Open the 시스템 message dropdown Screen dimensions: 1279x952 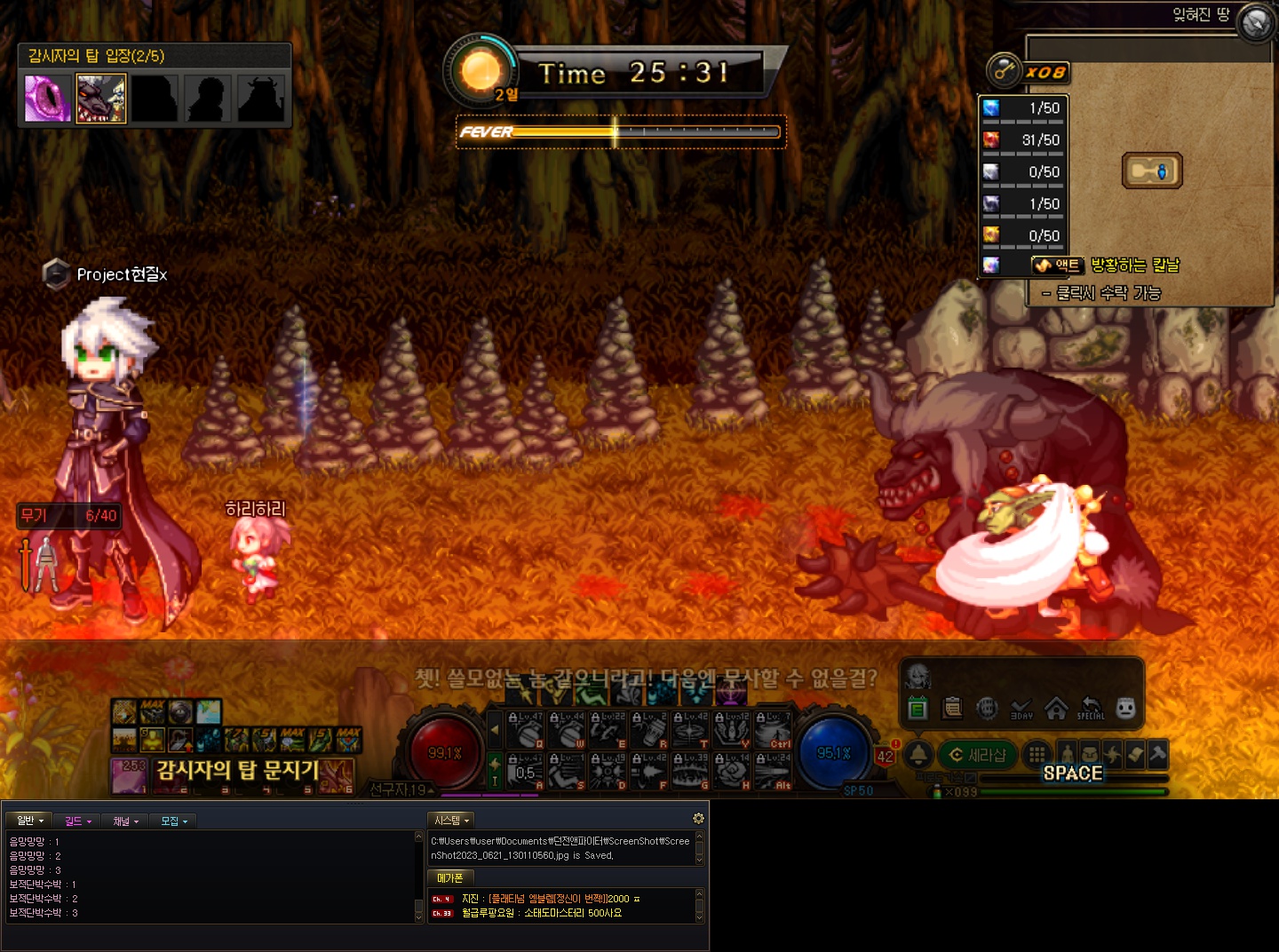pyautogui.click(x=451, y=821)
